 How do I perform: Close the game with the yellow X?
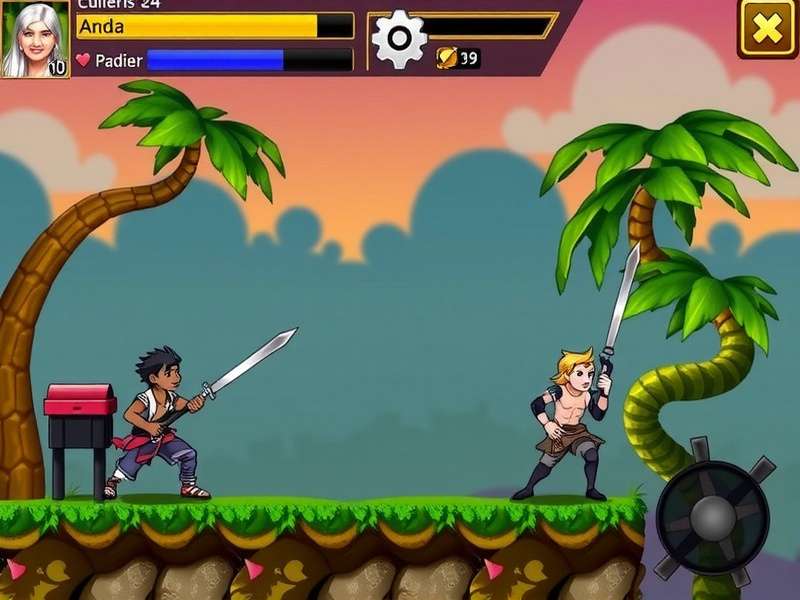767,28
